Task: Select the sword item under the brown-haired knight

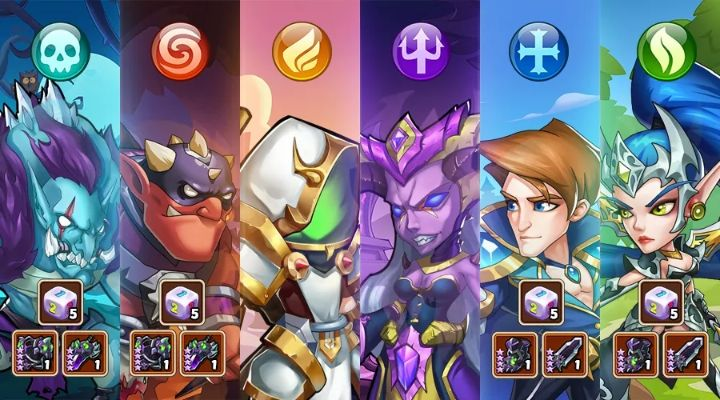Action: tap(563, 353)
